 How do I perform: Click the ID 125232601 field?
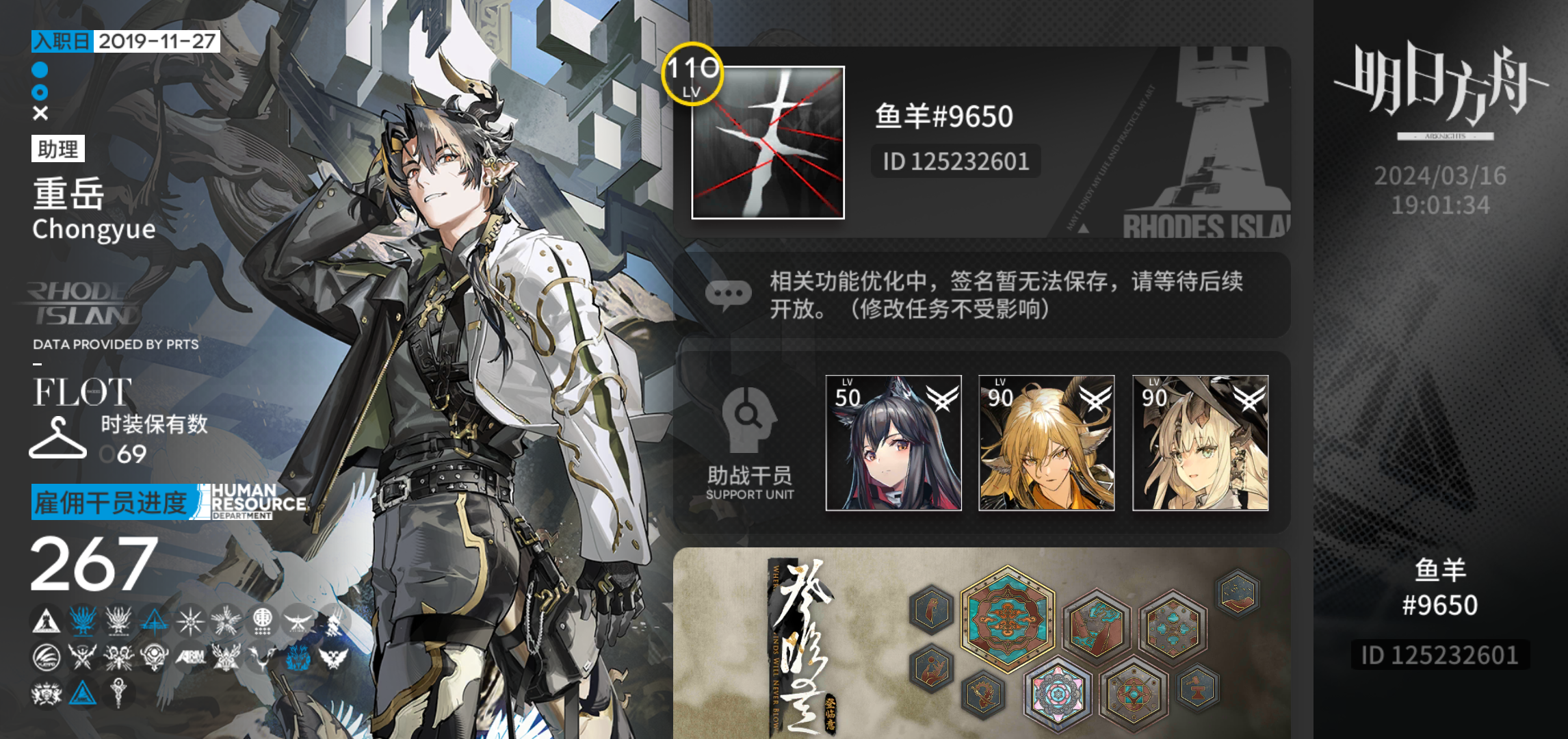click(x=954, y=161)
